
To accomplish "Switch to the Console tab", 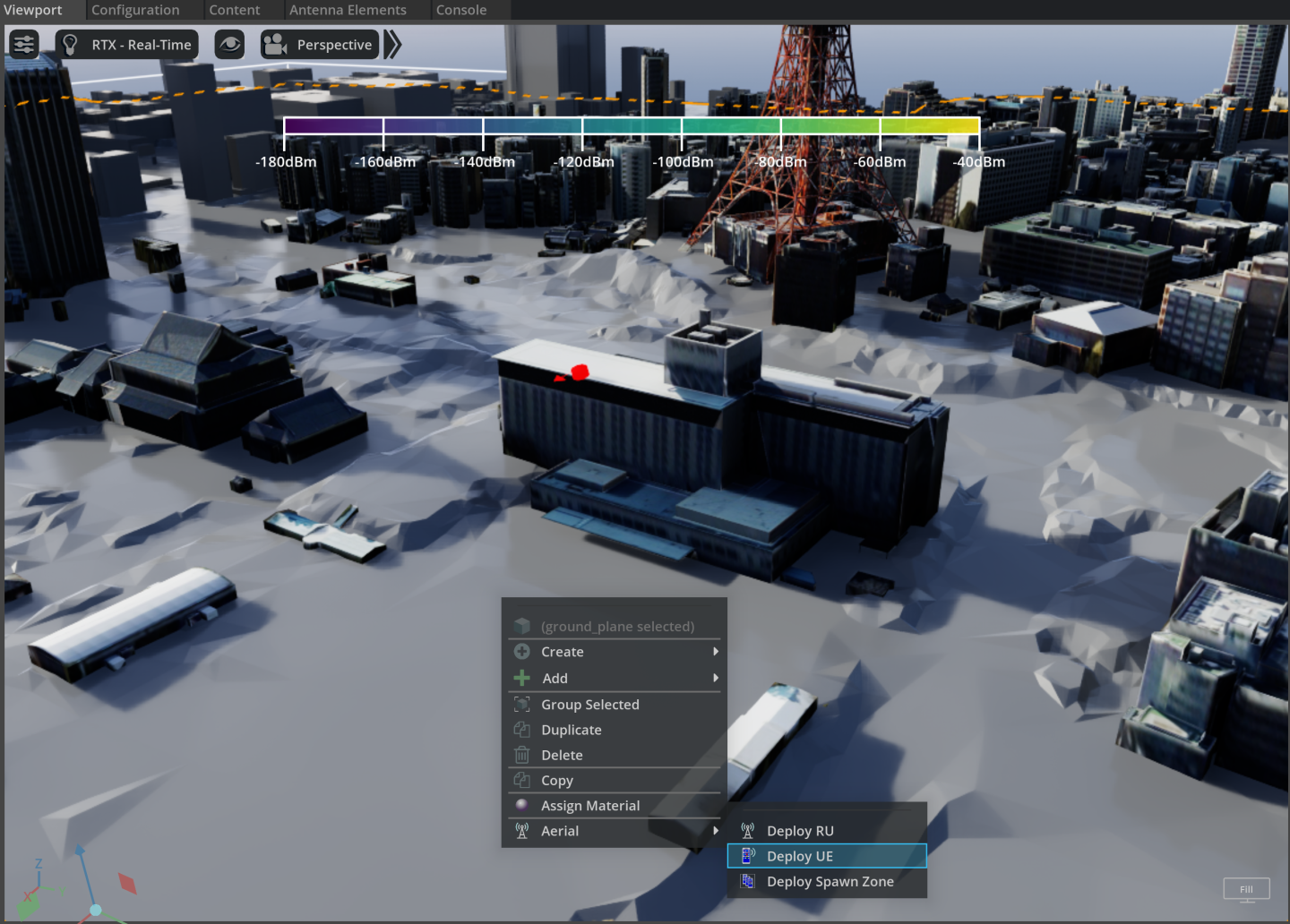I will pyautogui.click(x=461, y=10).
